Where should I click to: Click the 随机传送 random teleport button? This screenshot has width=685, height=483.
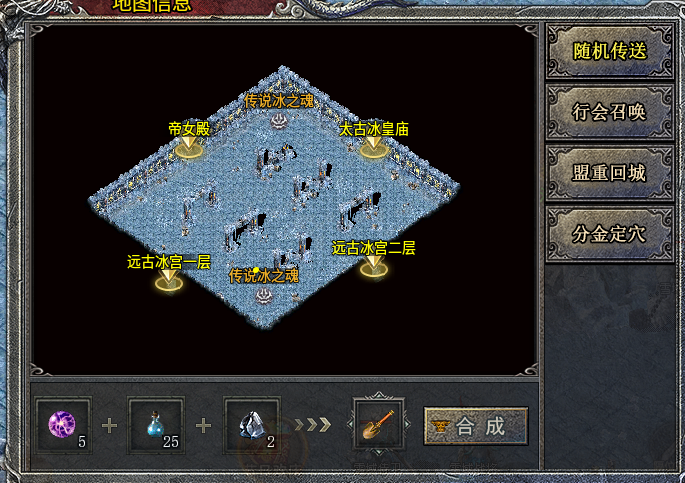click(x=609, y=51)
